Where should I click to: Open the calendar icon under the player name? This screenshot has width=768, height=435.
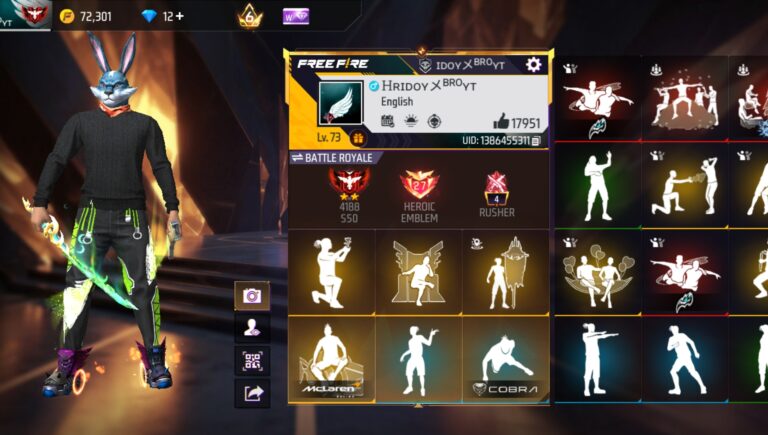[x=387, y=121]
